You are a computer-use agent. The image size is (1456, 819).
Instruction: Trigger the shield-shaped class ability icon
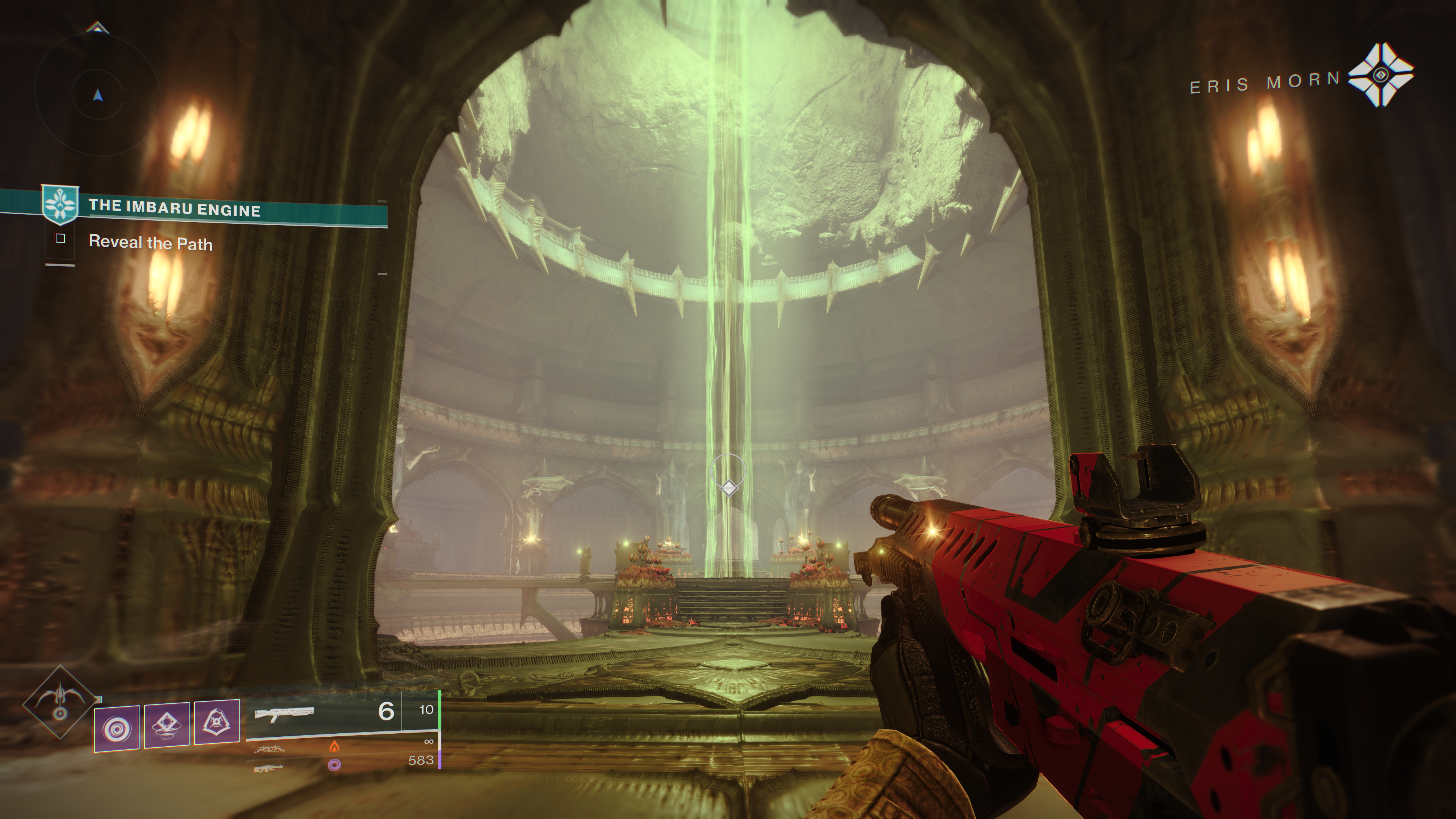[x=217, y=722]
